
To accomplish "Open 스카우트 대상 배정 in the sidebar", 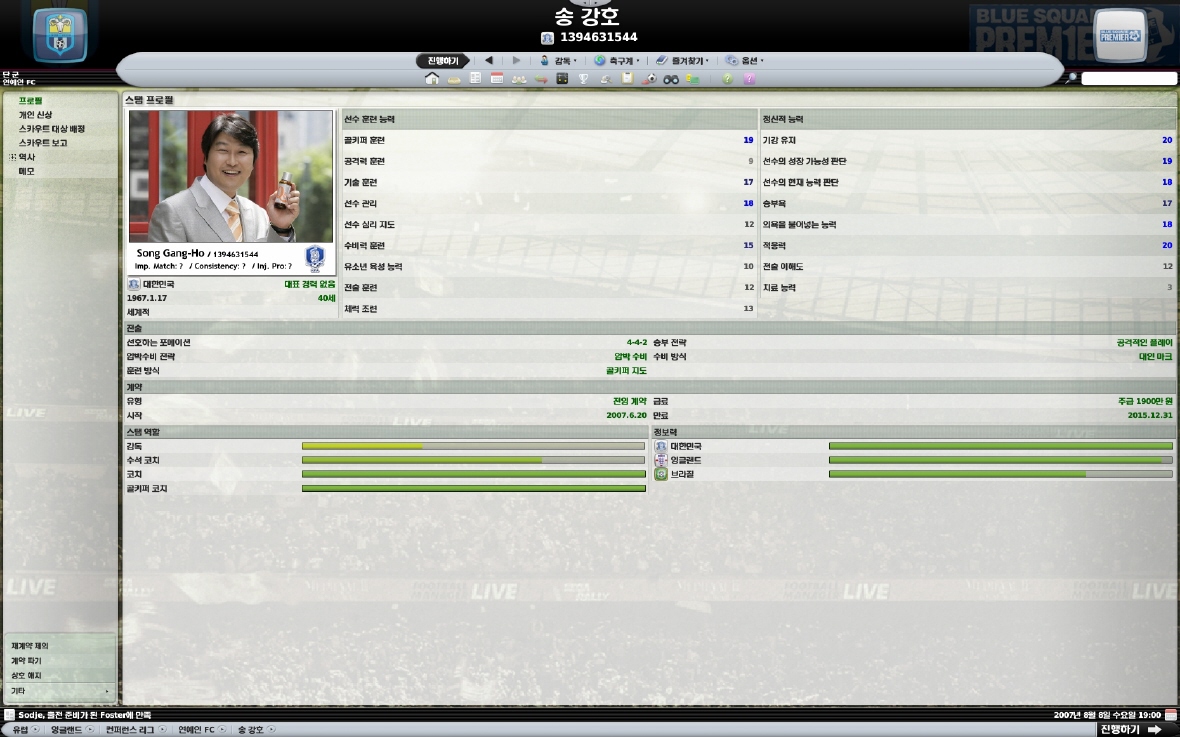I will pyautogui.click(x=51, y=129).
